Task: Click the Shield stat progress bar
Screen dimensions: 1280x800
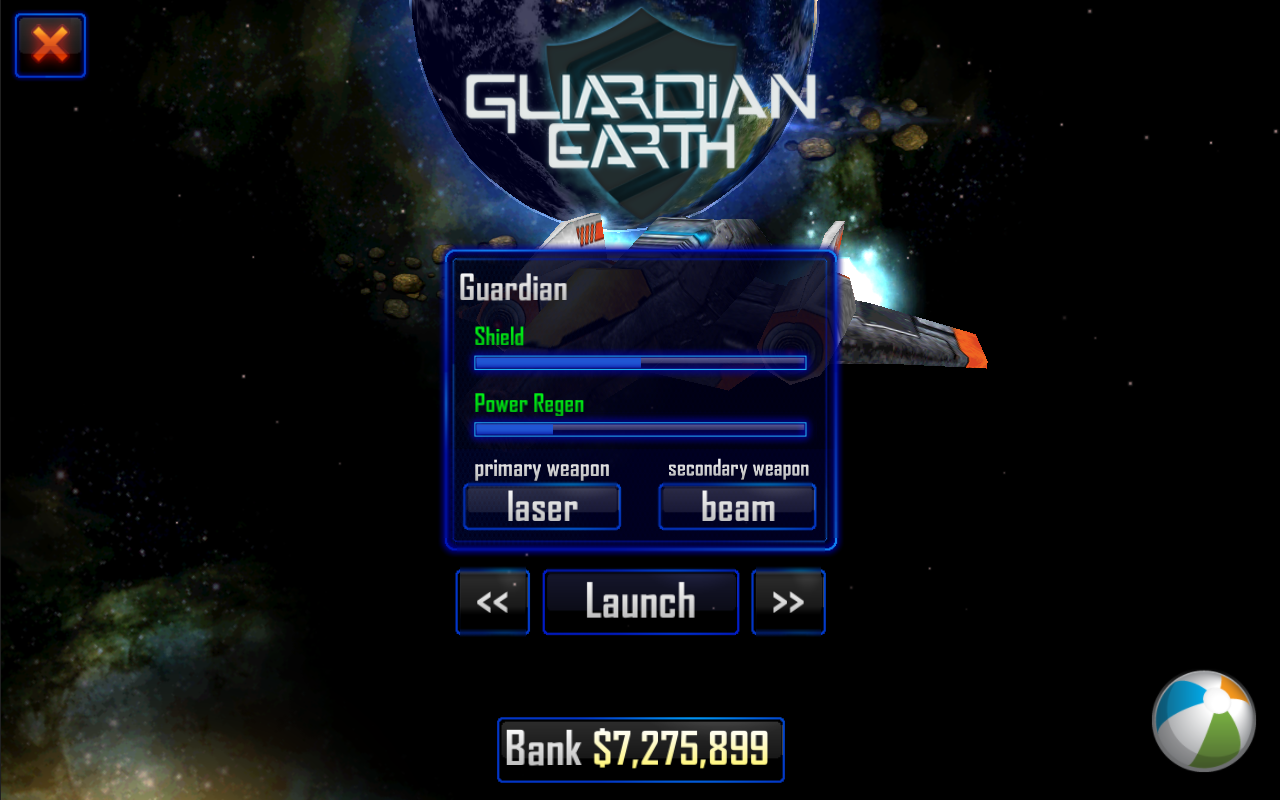Action: tap(639, 363)
